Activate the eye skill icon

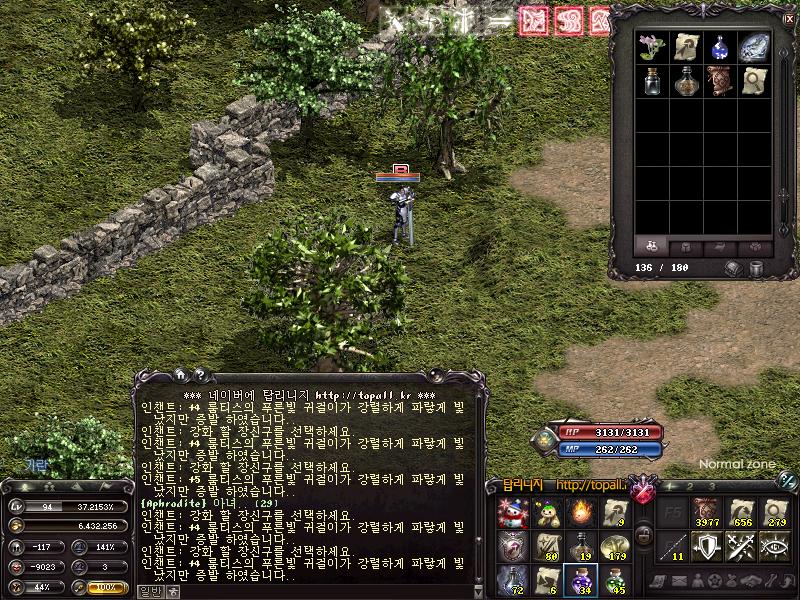coord(775,547)
